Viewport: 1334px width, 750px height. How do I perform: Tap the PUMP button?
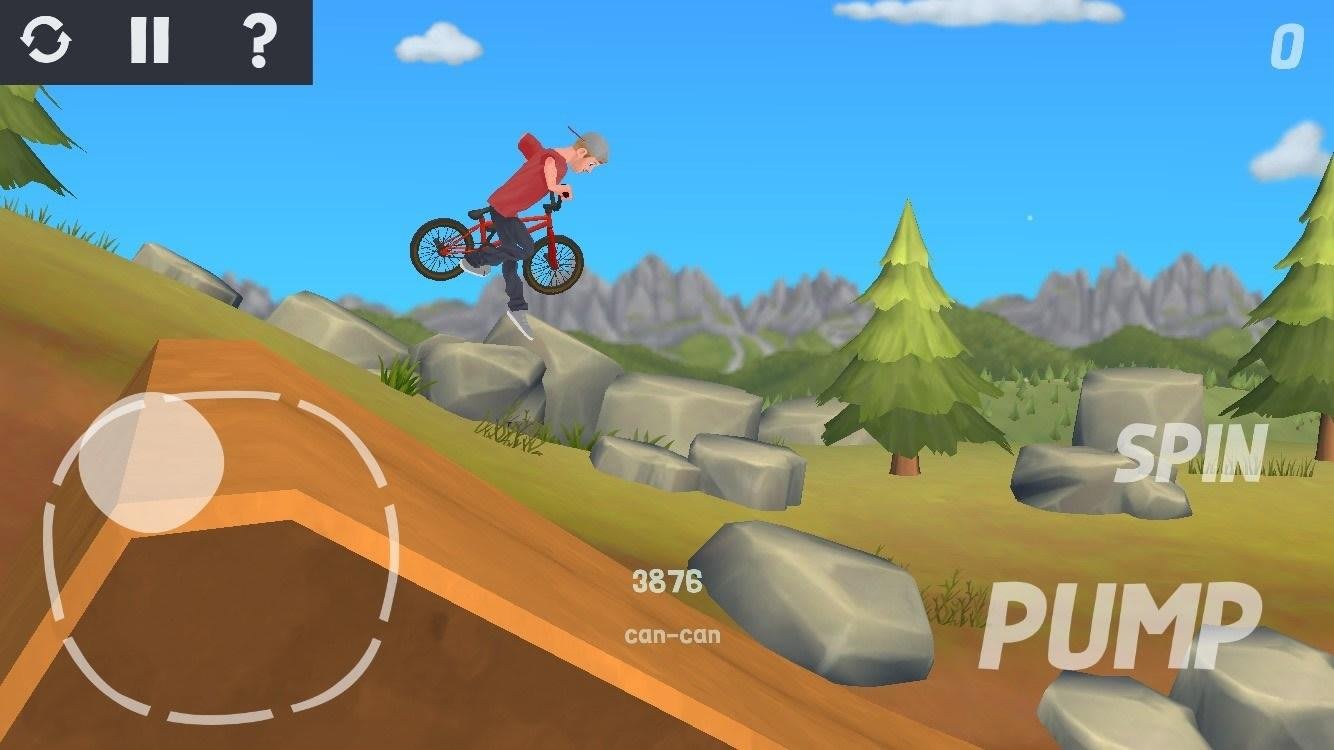pos(1119,625)
